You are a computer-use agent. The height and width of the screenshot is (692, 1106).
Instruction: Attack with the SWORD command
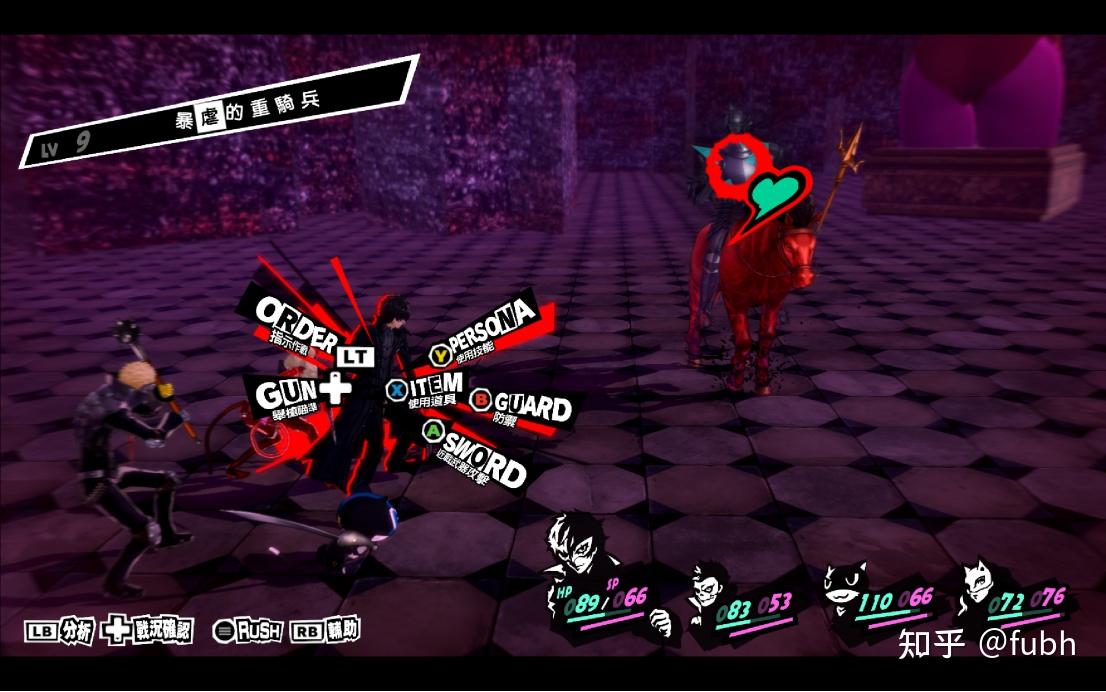[478, 459]
